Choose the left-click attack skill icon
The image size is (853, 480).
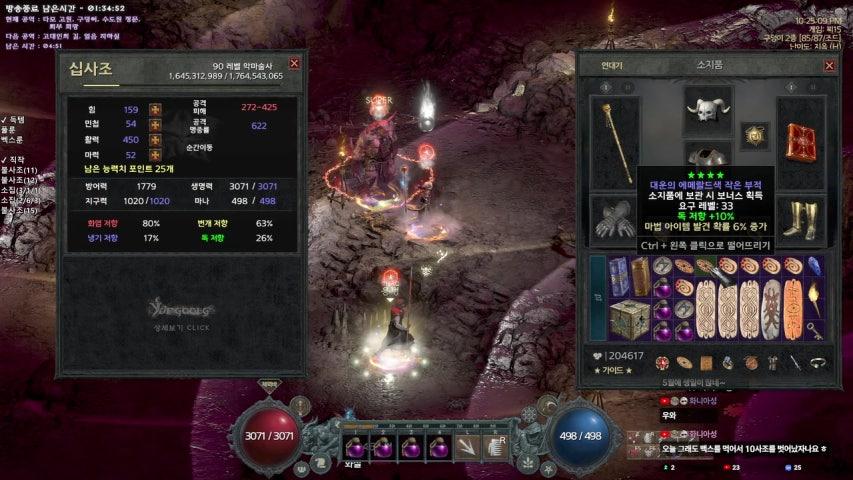(x=468, y=447)
